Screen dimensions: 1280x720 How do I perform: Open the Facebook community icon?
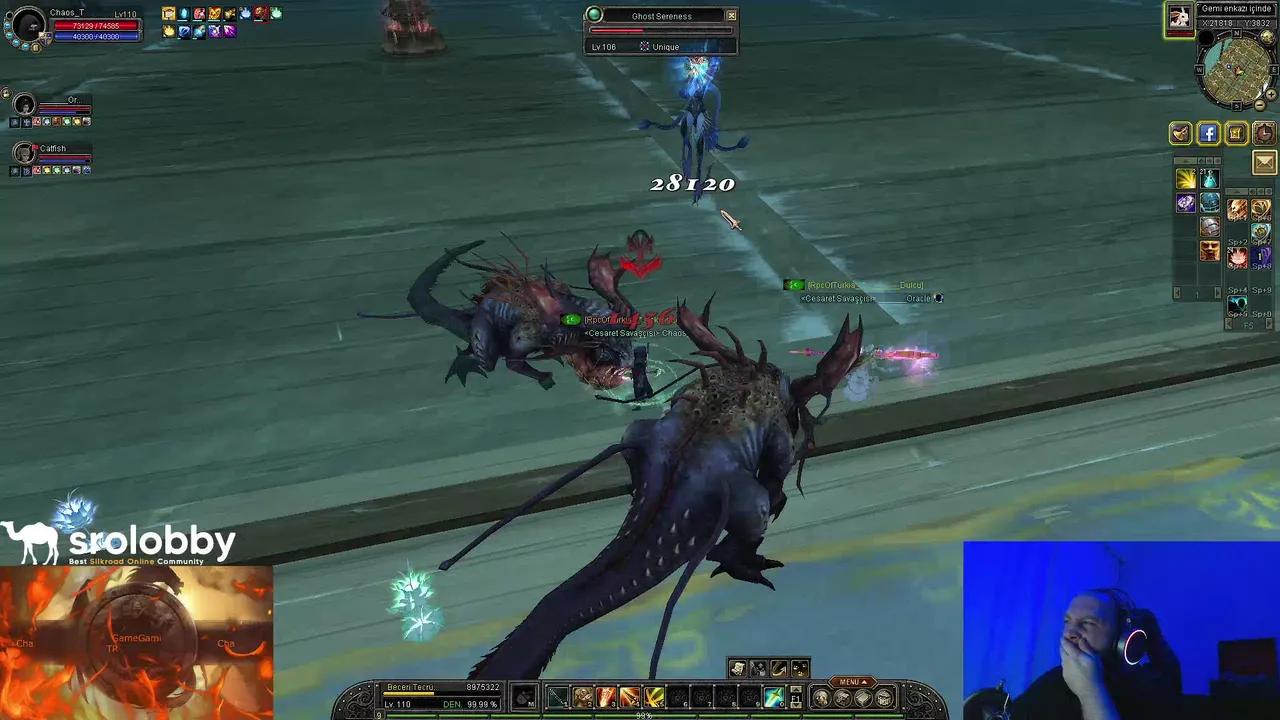click(x=1208, y=133)
